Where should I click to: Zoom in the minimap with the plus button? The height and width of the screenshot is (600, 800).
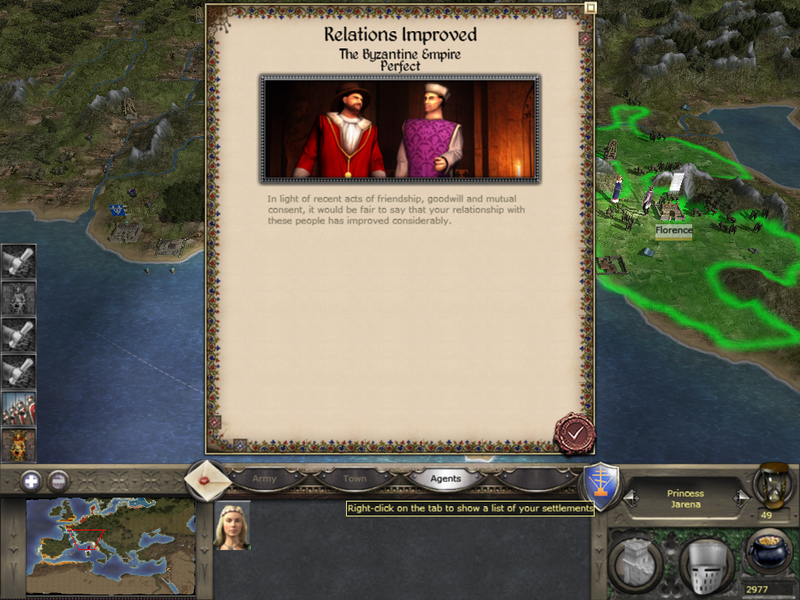click(x=30, y=479)
